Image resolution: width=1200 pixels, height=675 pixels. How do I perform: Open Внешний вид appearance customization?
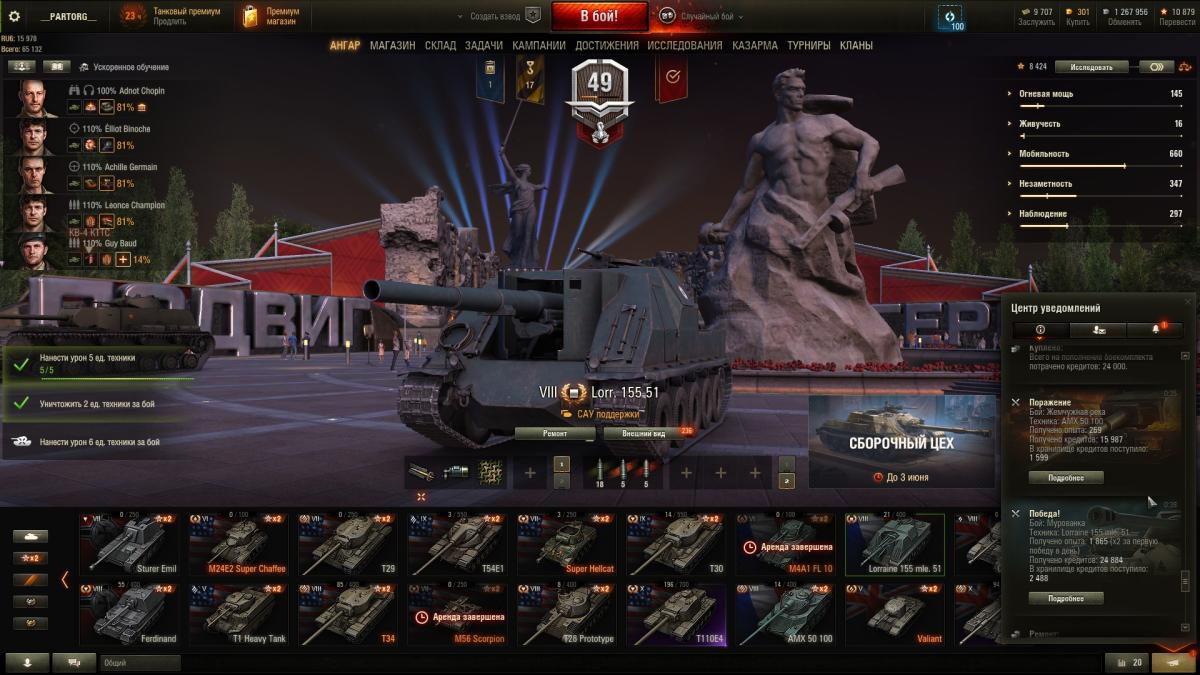point(644,433)
